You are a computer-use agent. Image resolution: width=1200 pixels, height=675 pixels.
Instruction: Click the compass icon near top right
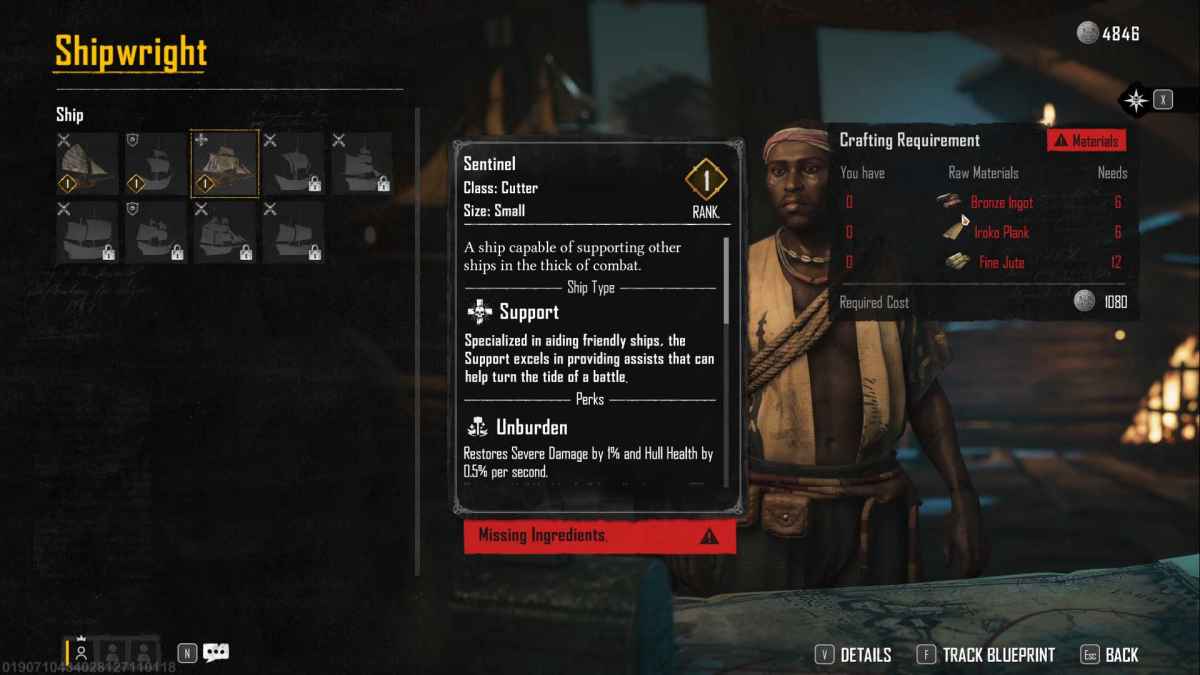point(1136,100)
